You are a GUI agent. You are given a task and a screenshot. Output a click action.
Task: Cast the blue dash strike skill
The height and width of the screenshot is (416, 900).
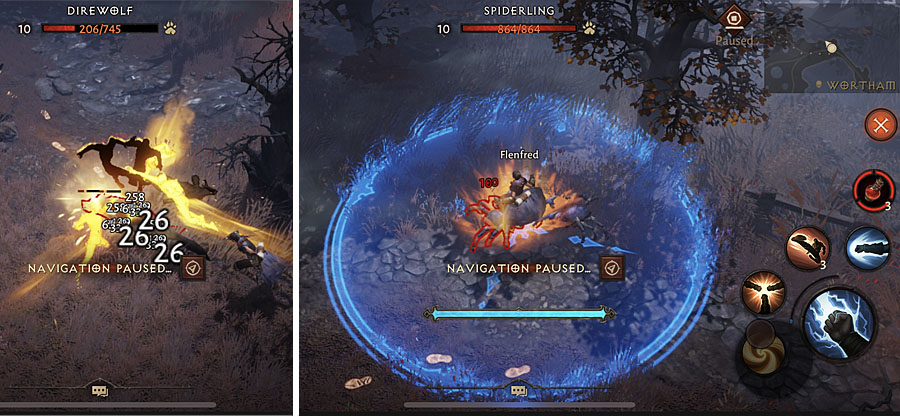[866, 247]
